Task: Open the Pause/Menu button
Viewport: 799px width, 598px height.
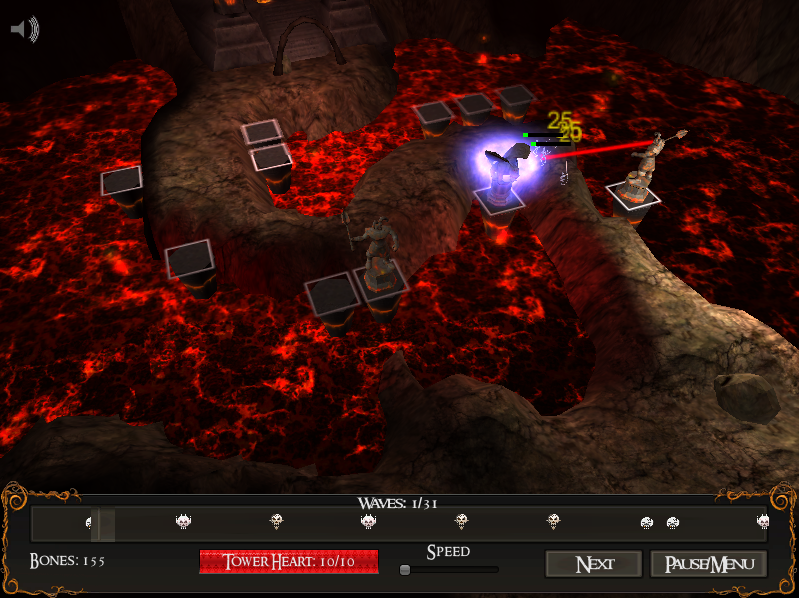Action: (x=708, y=564)
